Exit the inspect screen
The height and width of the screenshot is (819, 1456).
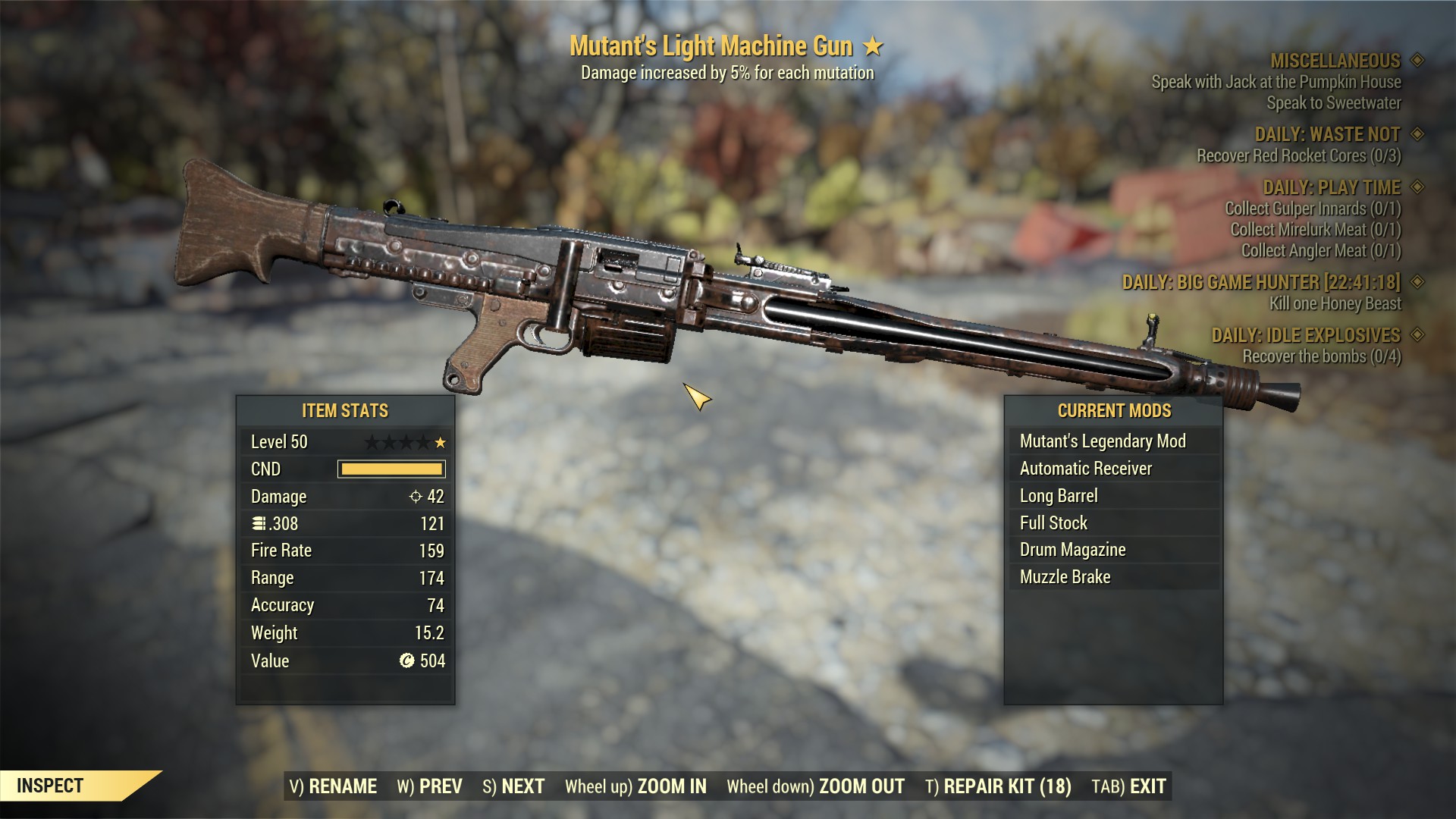1128,786
